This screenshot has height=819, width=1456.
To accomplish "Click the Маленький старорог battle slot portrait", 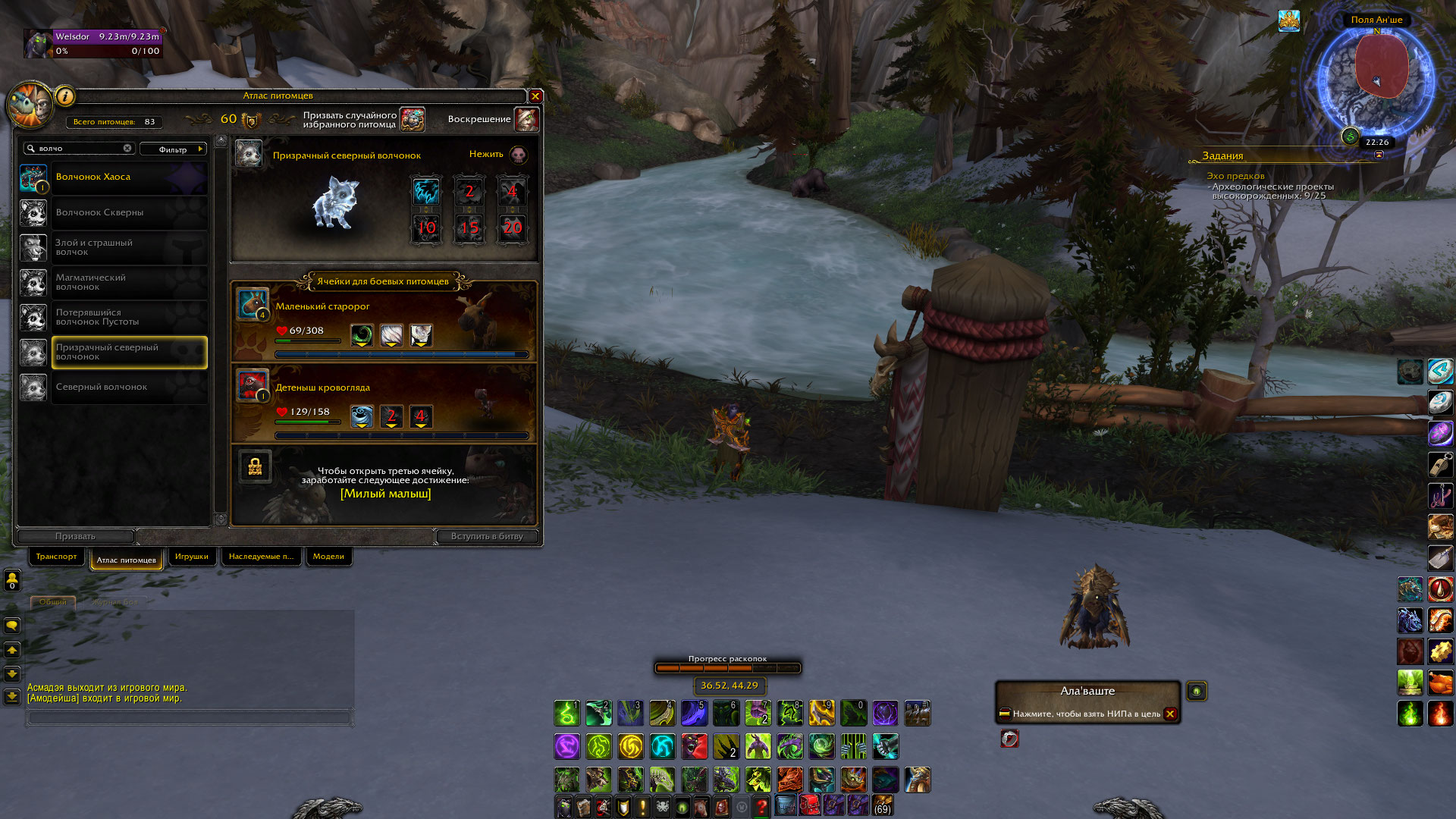I will point(252,303).
